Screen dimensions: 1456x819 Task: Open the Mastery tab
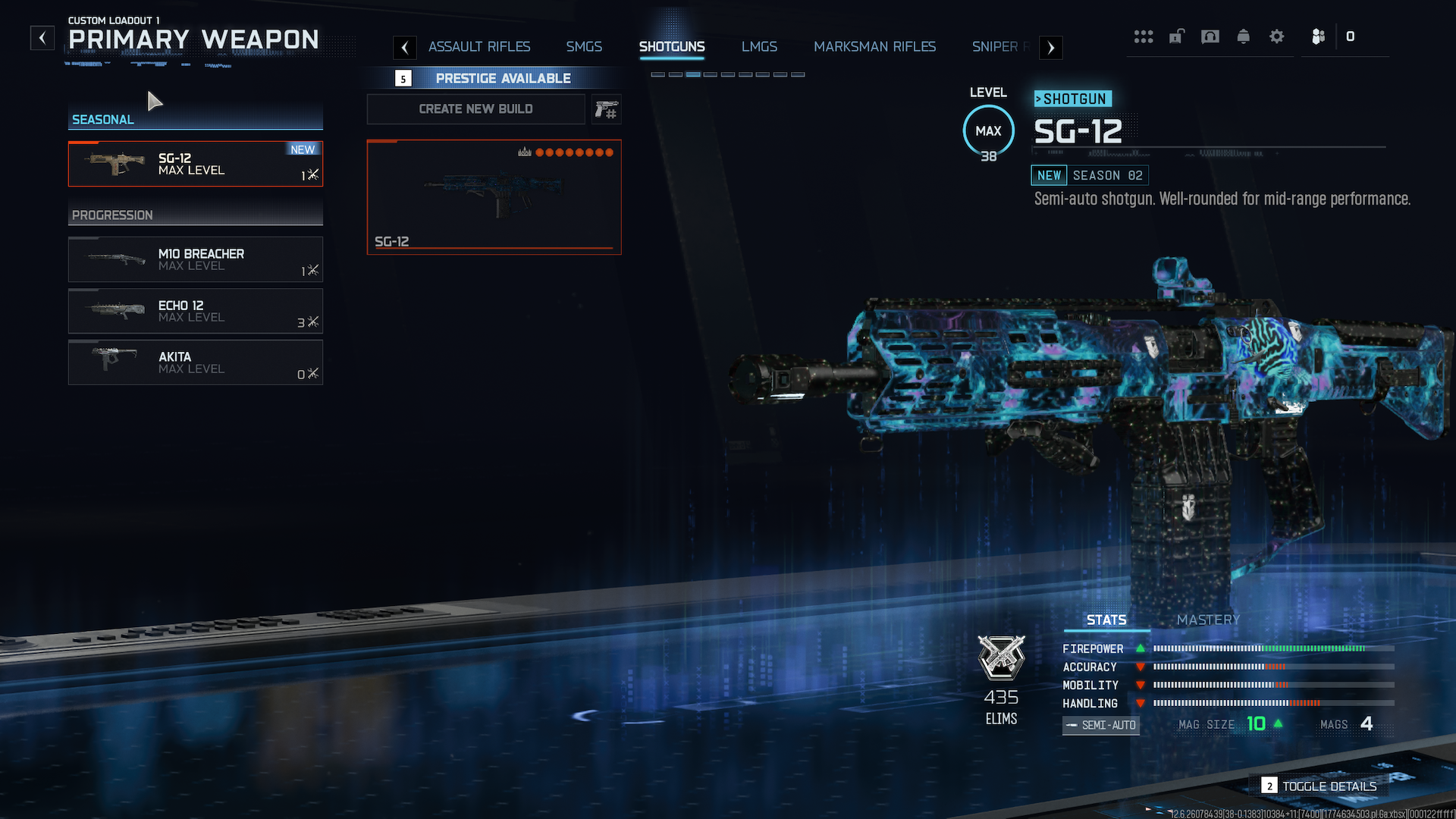(1208, 620)
